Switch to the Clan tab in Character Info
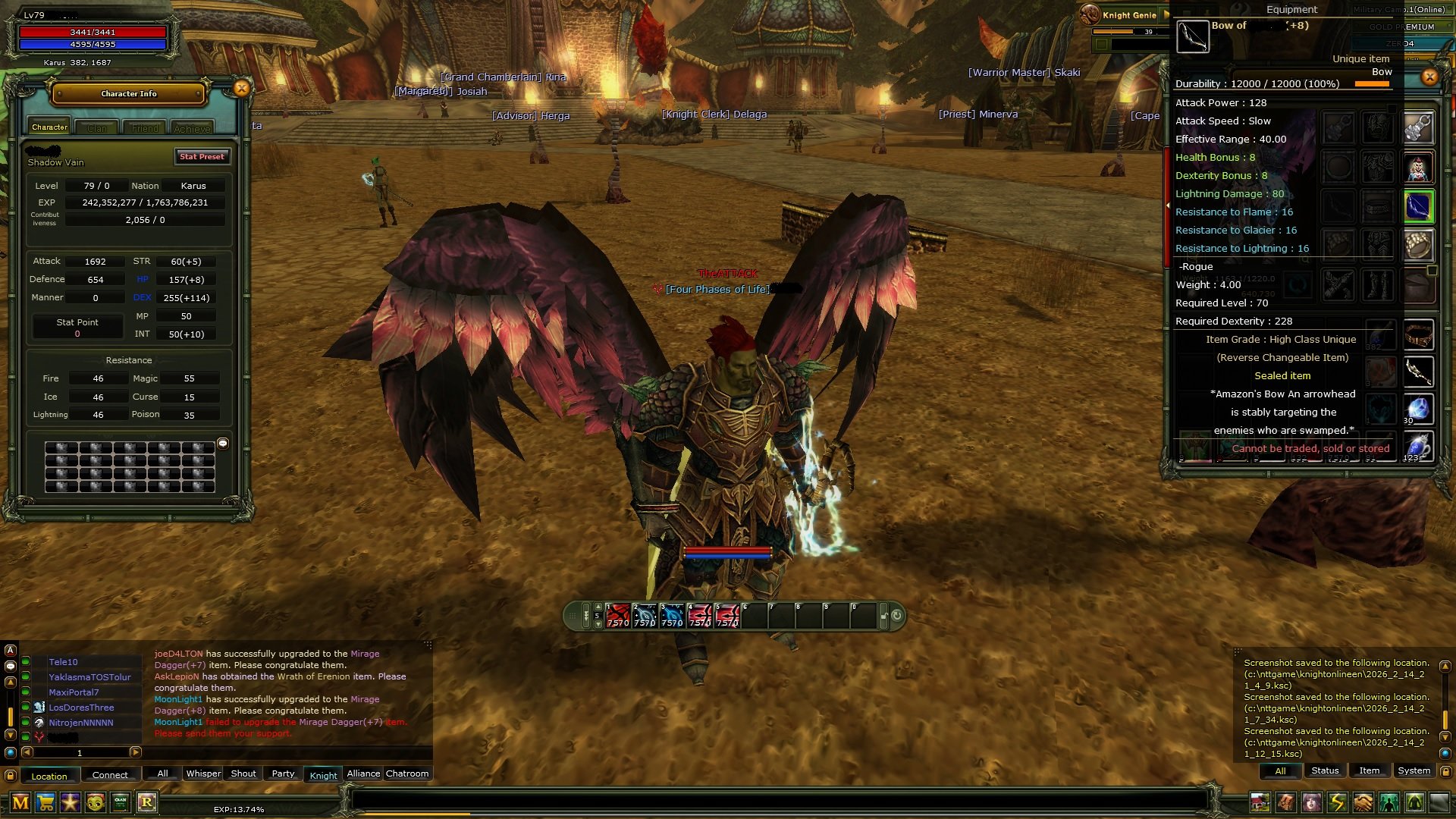Viewport: 1456px width, 819px height. [97, 127]
